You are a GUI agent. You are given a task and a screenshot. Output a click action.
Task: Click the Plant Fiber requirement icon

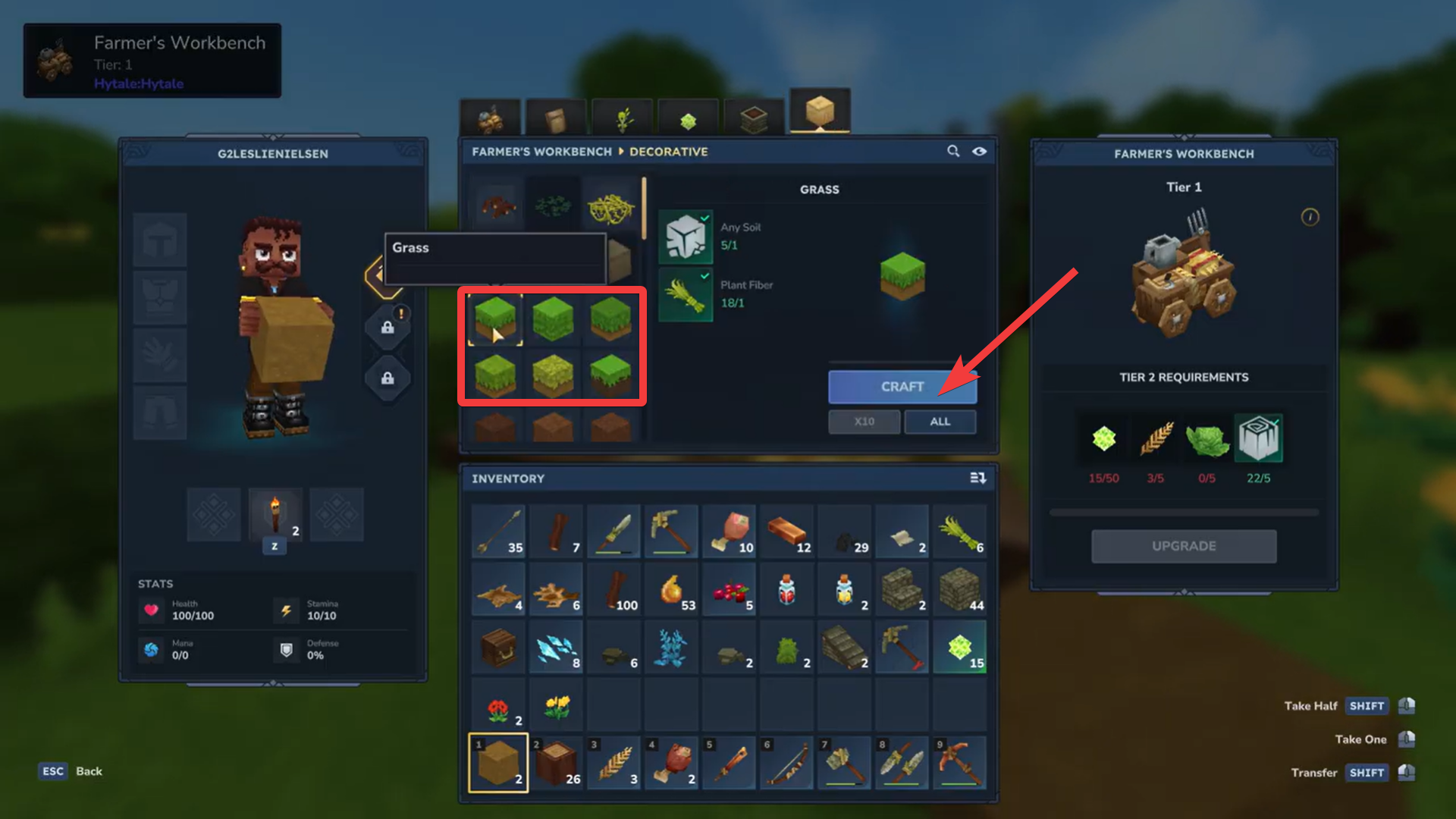point(686,294)
